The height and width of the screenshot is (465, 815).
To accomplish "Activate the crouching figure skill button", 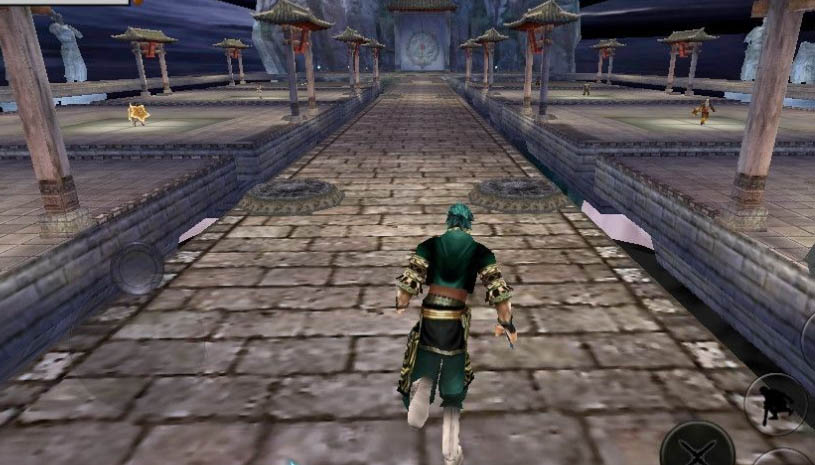I will coord(776,403).
